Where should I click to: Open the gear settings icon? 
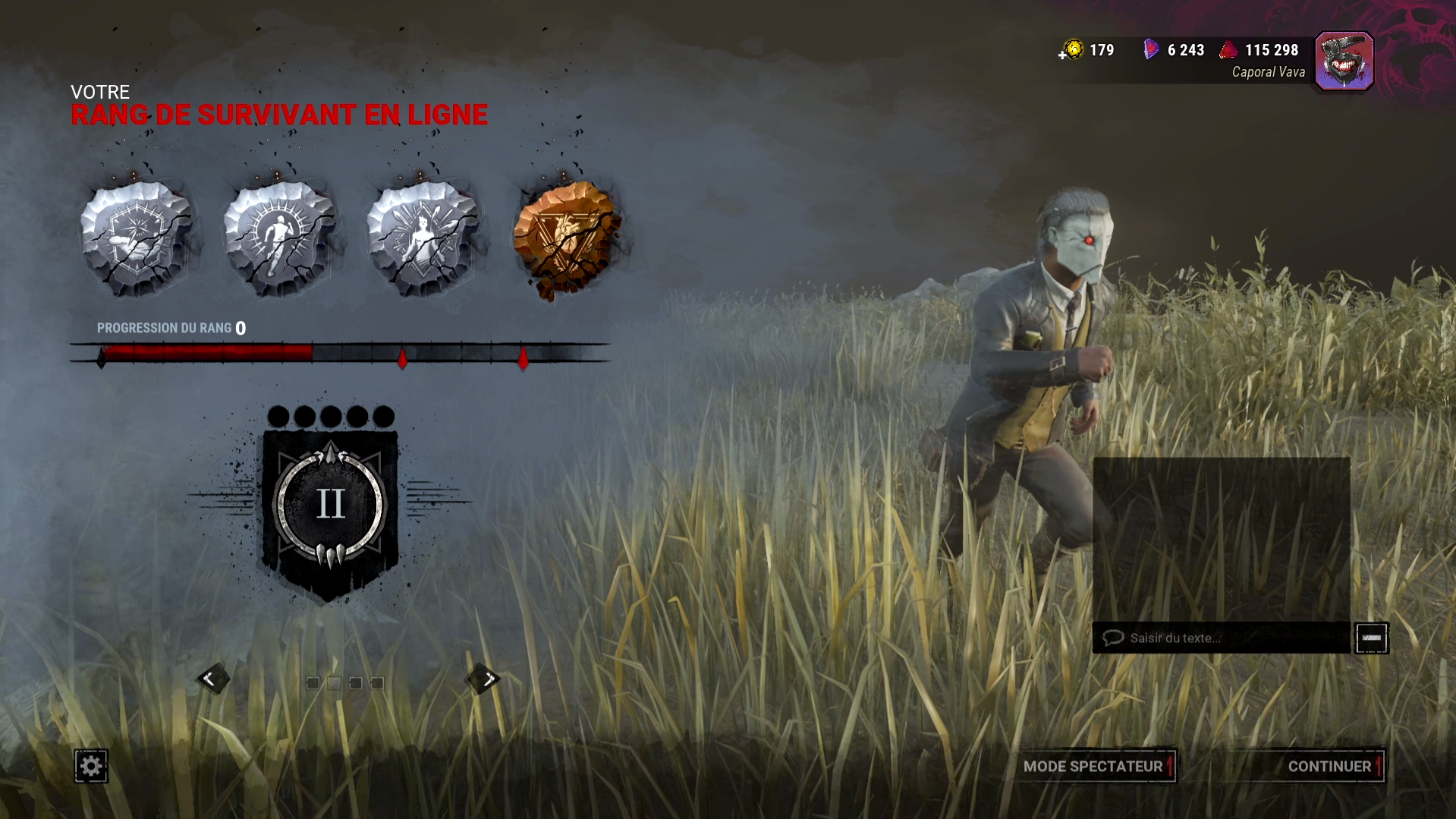point(91,766)
